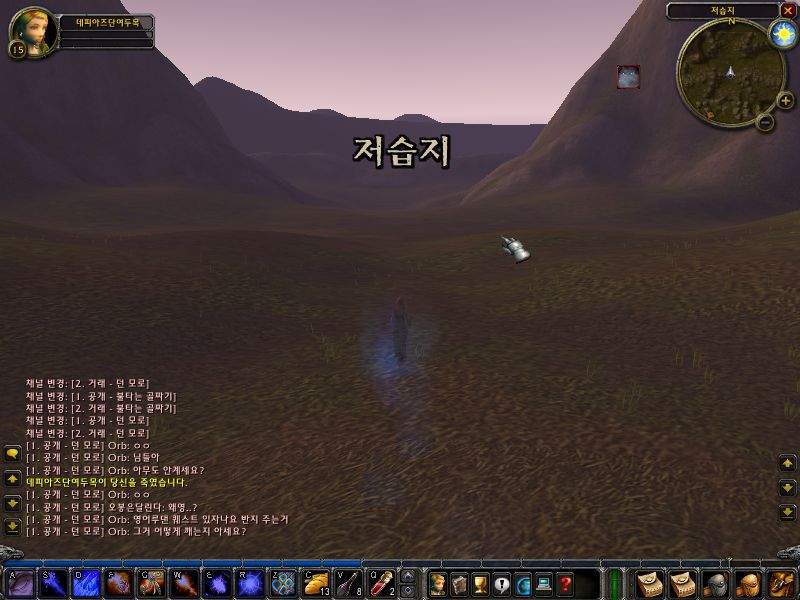Open the talents golden chalice button
The height and width of the screenshot is (600, 800).
click(x=480, y=583)
